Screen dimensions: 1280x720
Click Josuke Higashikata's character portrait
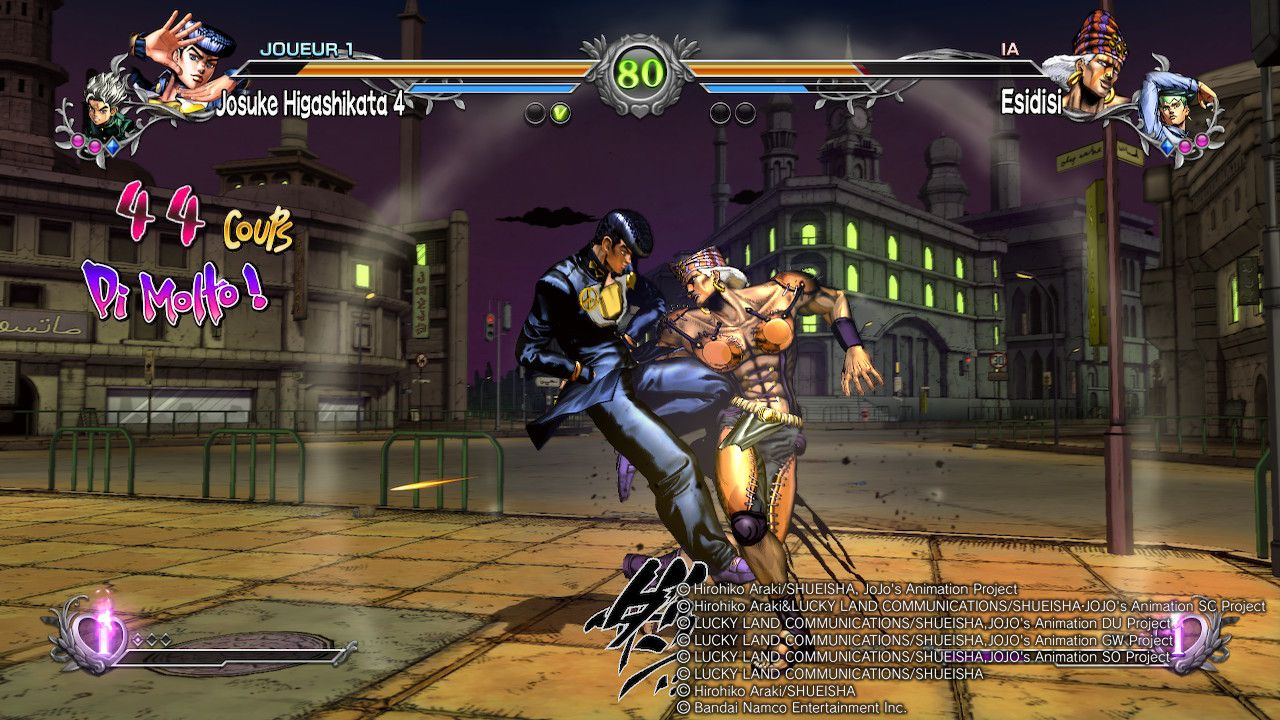tap(188, 58)
